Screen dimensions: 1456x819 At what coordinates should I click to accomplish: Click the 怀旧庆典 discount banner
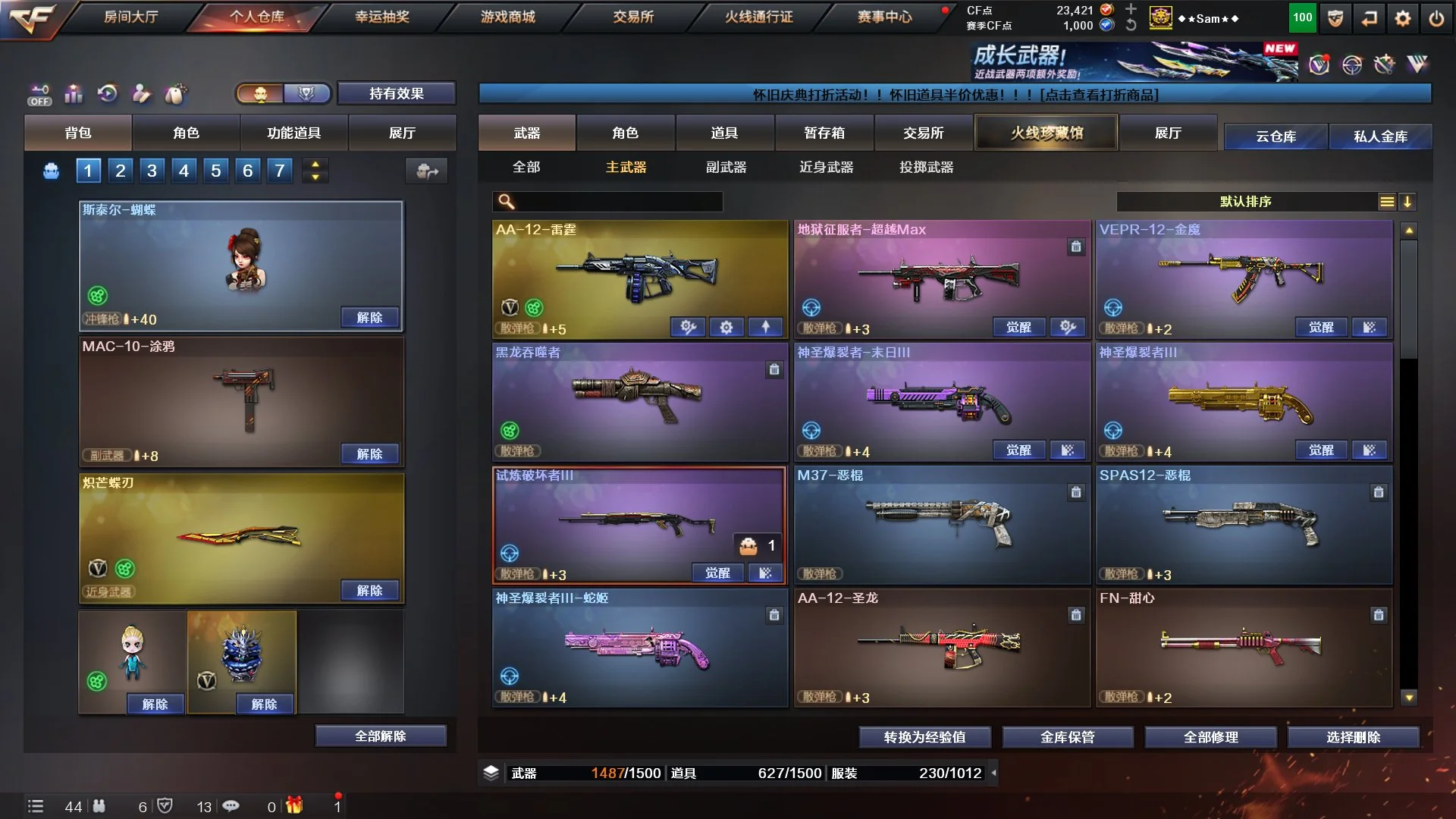pos(954,95)
